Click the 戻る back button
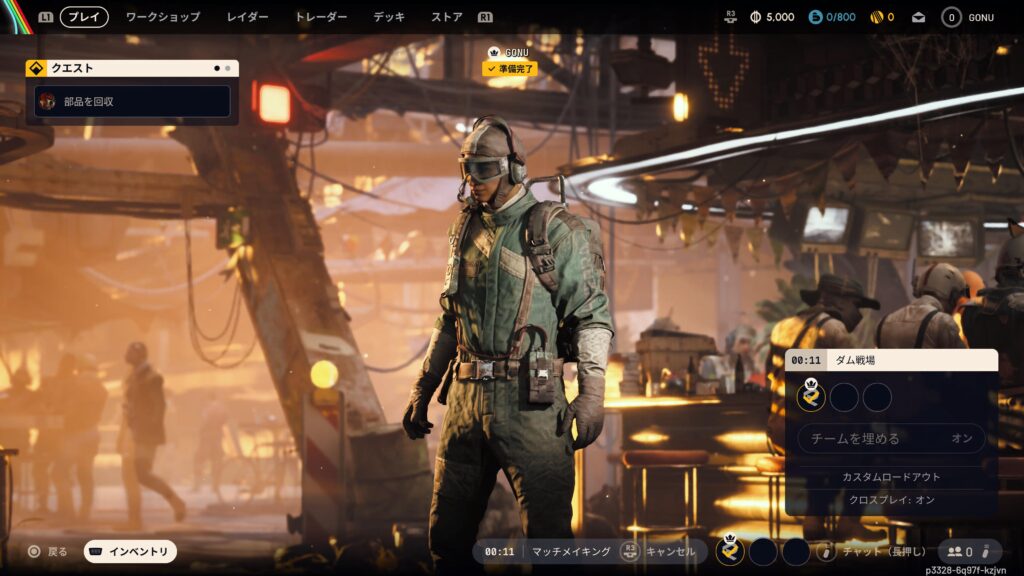 point(48,551)
